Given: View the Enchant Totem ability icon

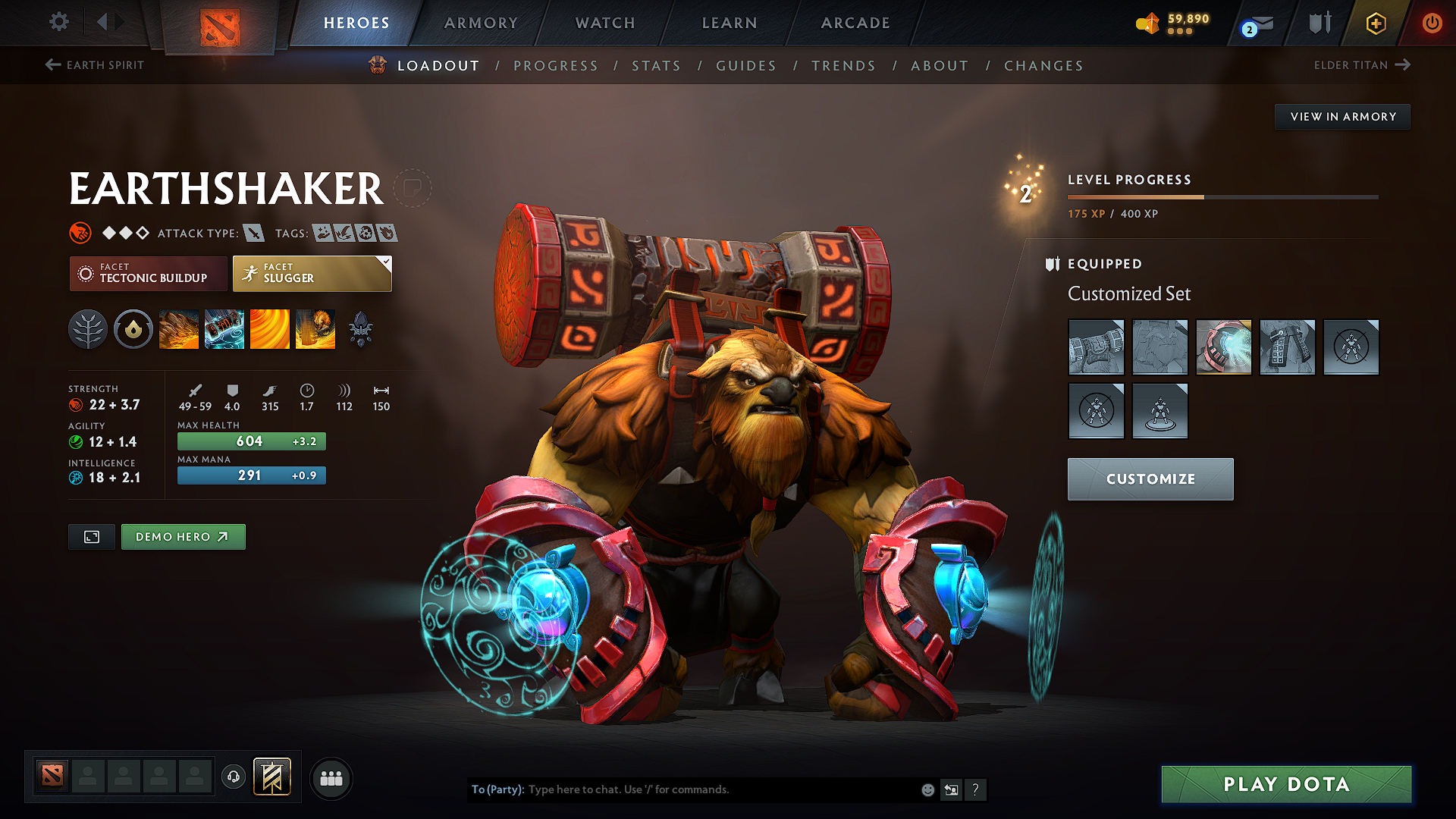Looking at the screenshot, I should coord(224,328).
